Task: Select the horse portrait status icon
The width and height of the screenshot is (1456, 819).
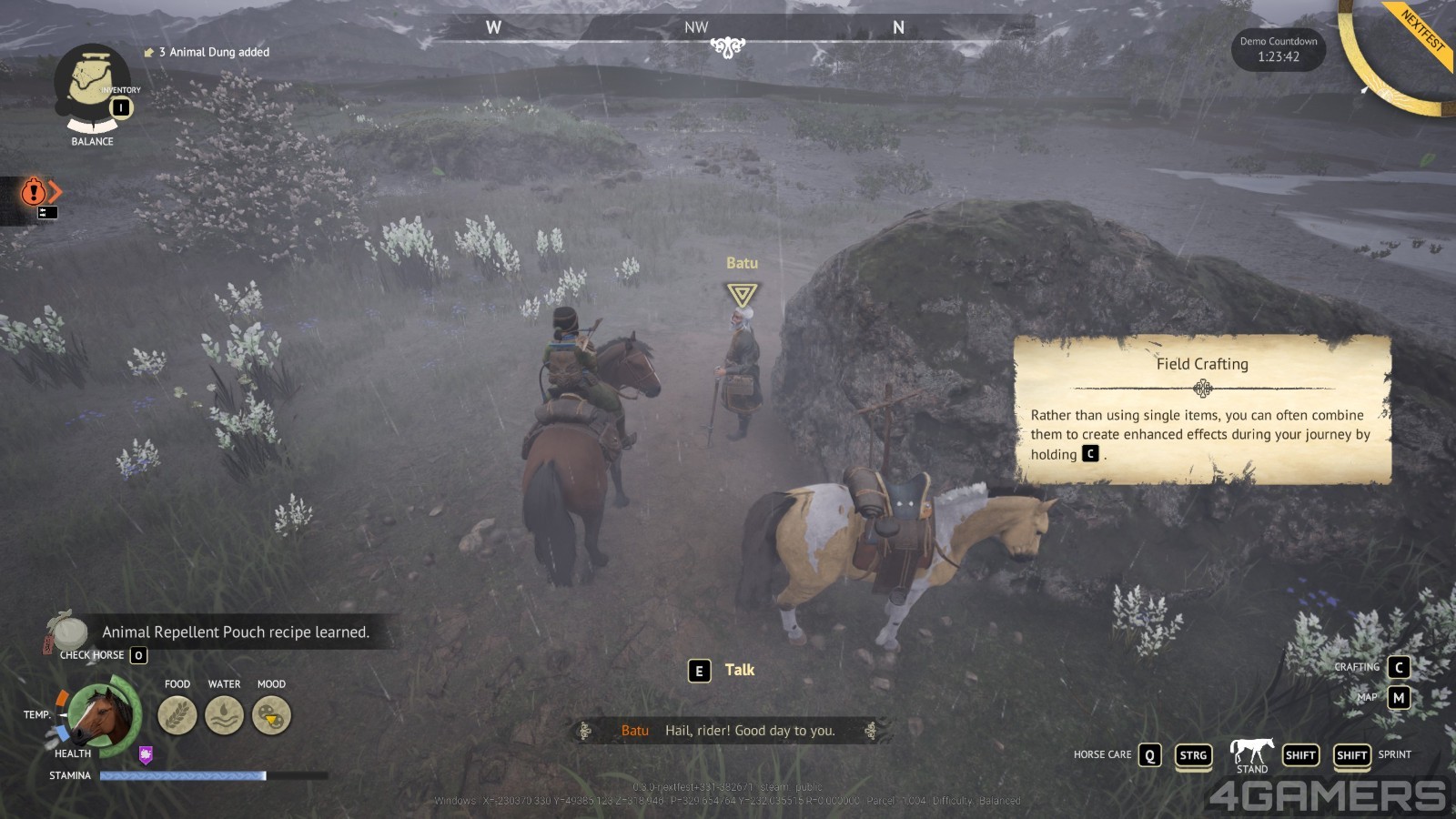Action: [x=103, y=715]
